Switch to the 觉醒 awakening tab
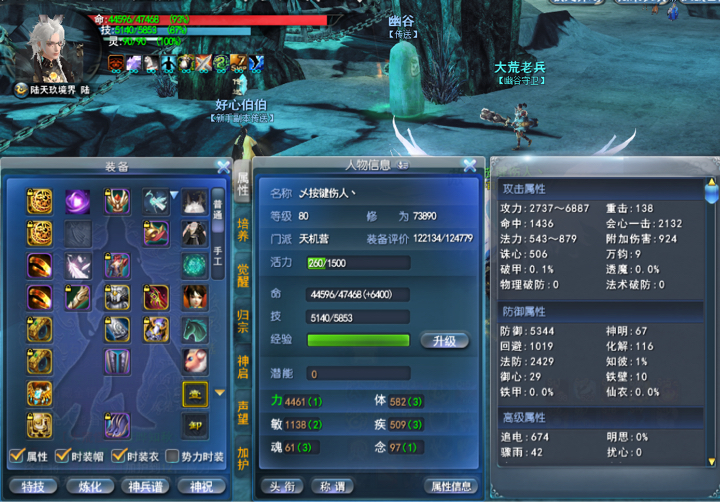Image resolution: width=720 pixels, height=502 pixels. [243, 277]
